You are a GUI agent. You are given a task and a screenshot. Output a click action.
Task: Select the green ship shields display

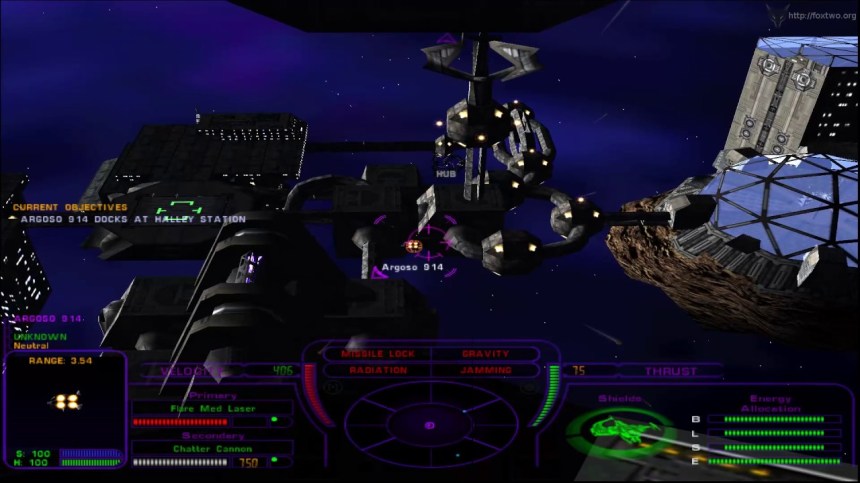610,430
